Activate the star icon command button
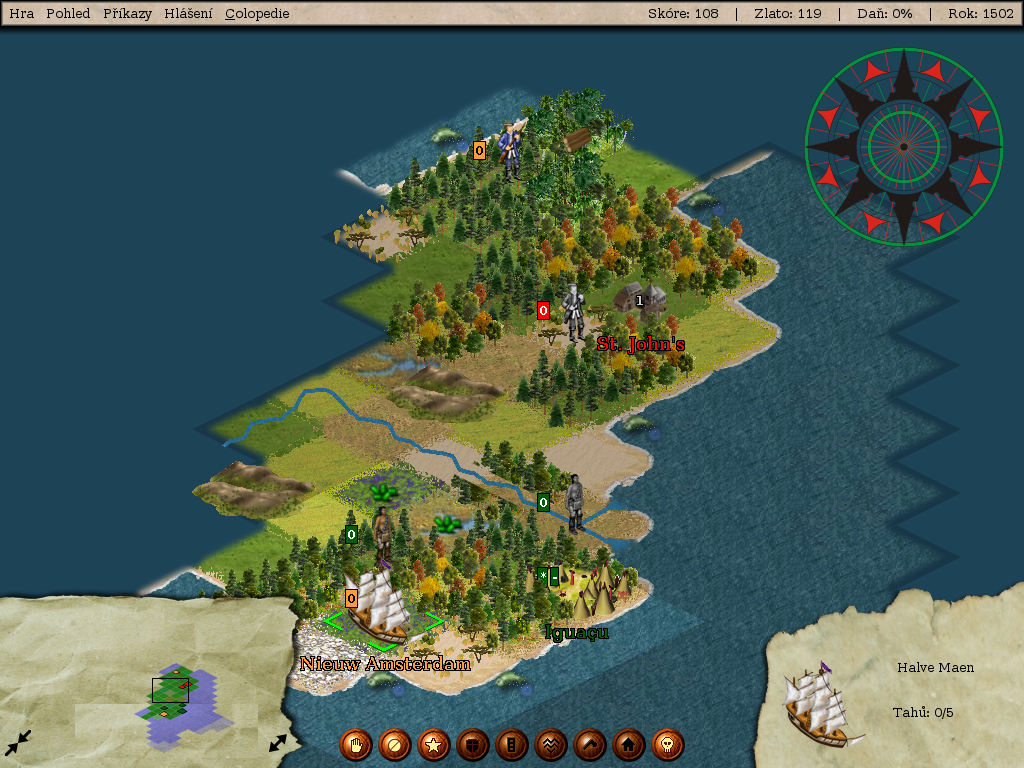The image size is (1024, 768). (433, 744)
